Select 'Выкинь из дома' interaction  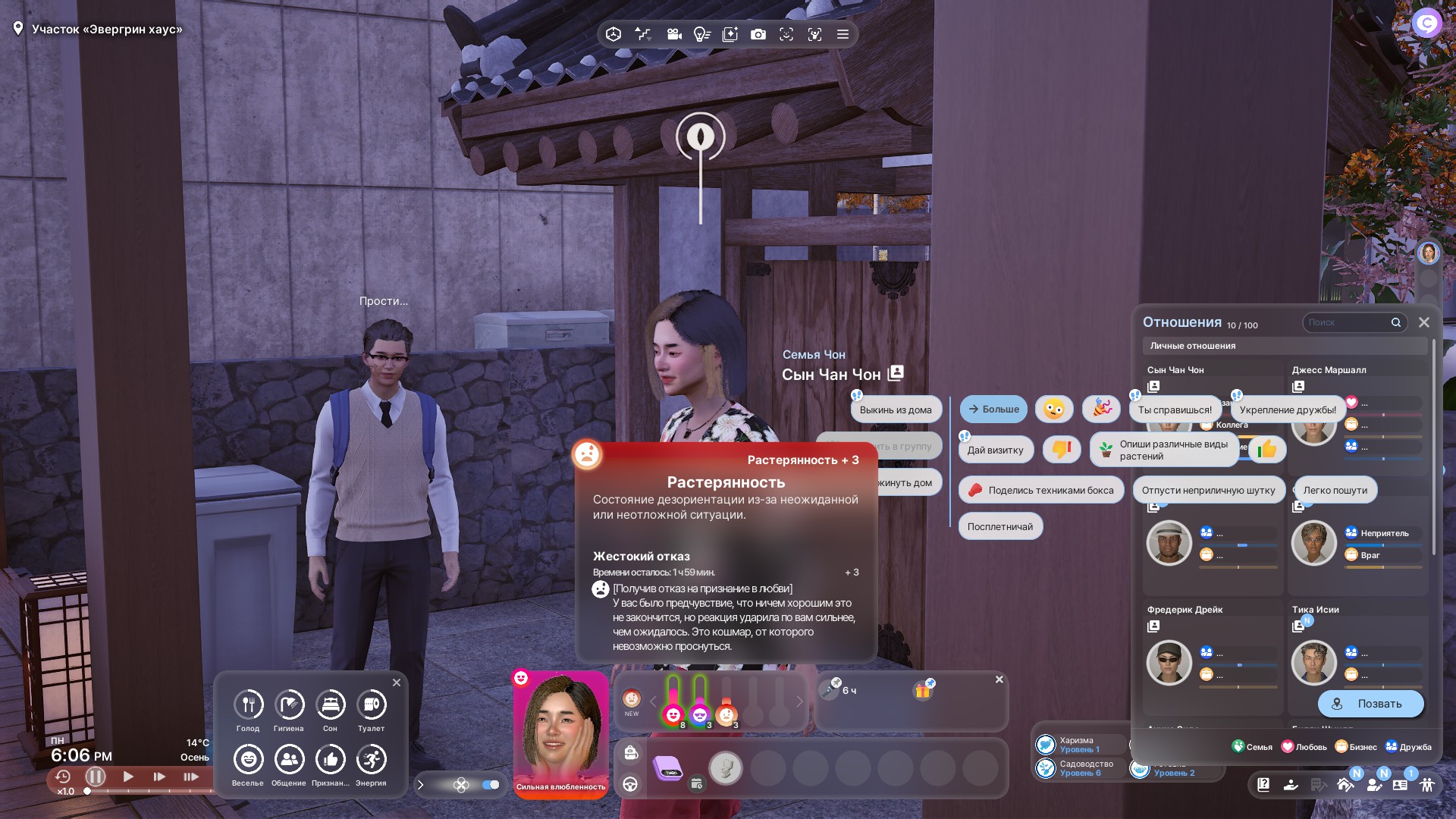pos(896,410)
